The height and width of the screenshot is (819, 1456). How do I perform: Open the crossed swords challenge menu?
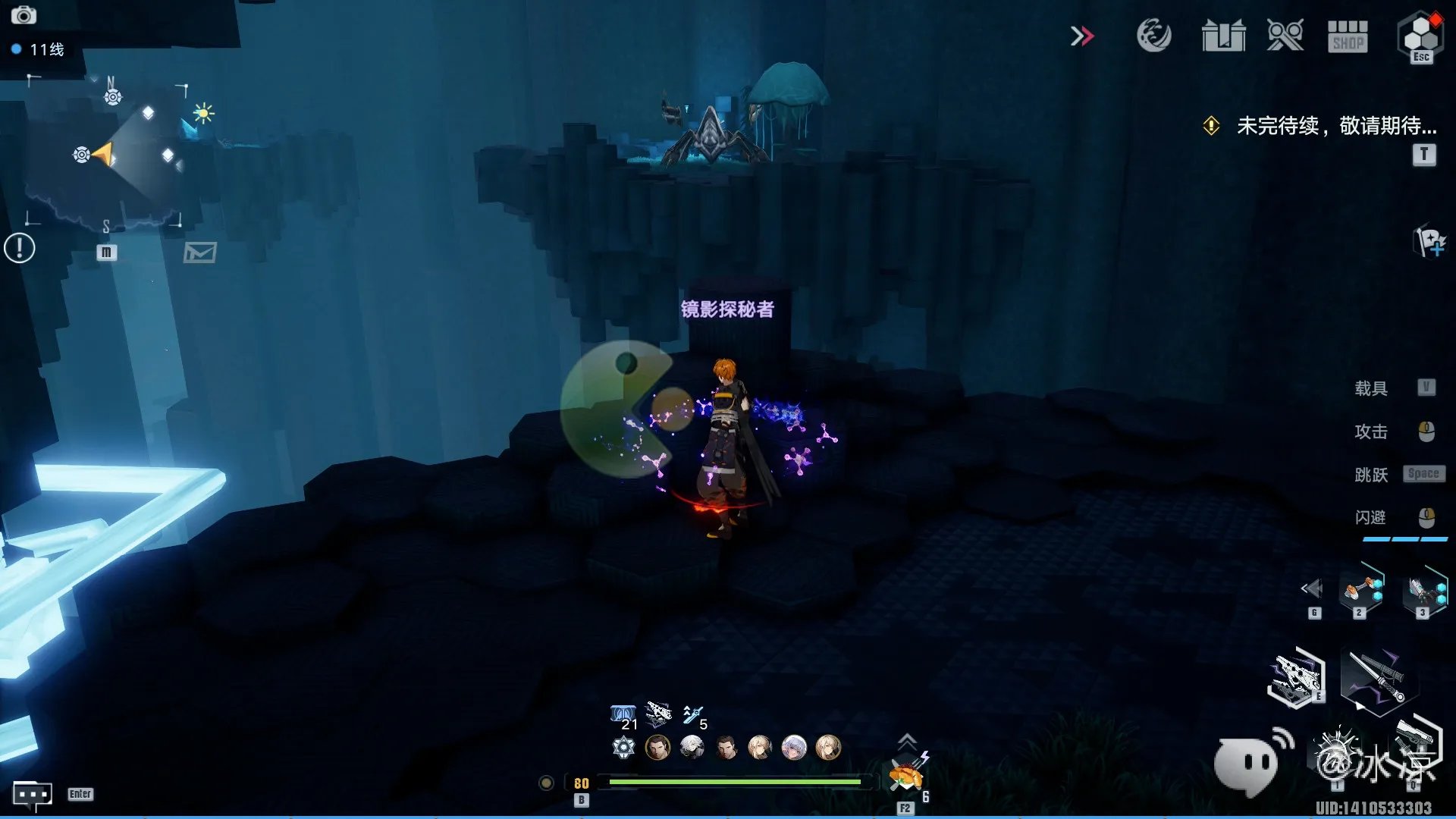(x=1285, y=36)
